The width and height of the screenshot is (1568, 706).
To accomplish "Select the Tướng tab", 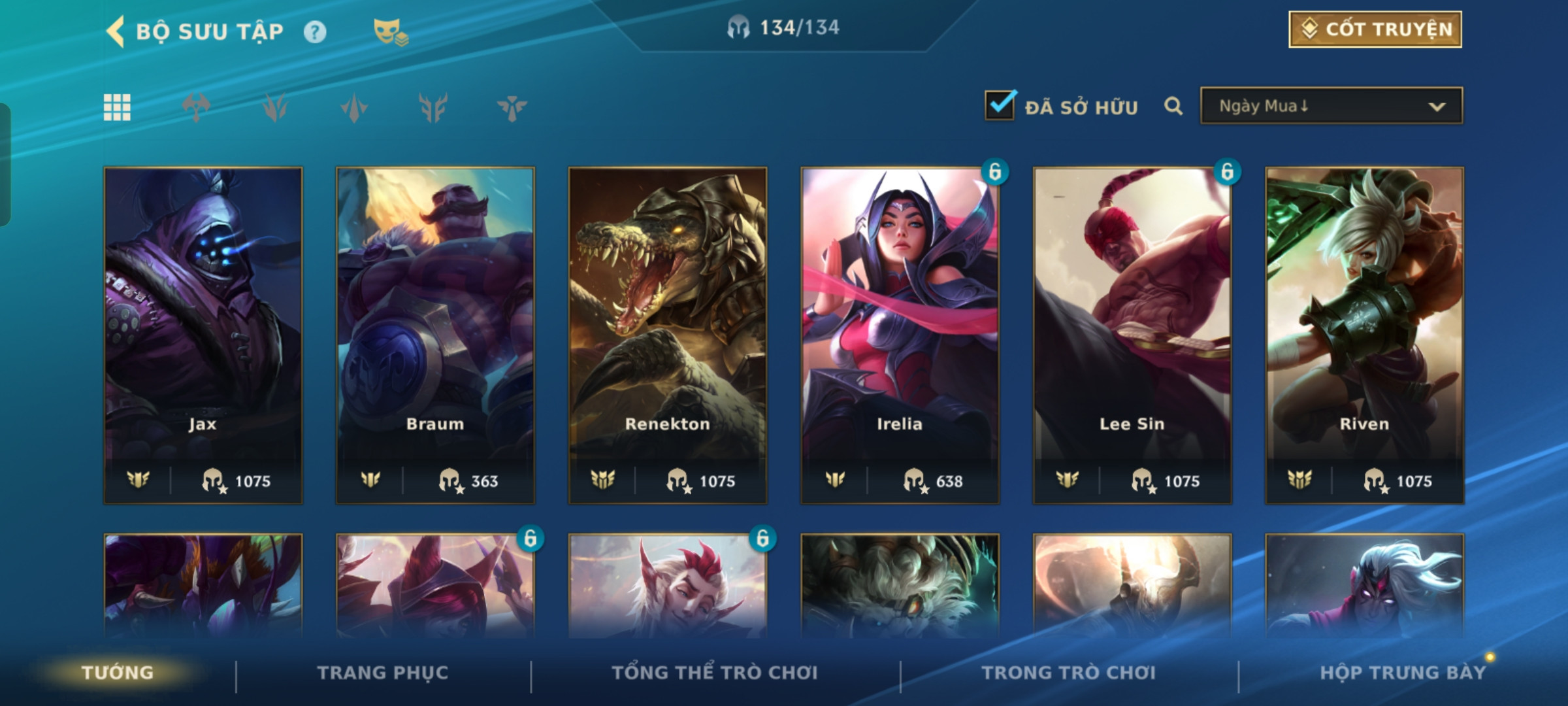I will pos(118,673).
